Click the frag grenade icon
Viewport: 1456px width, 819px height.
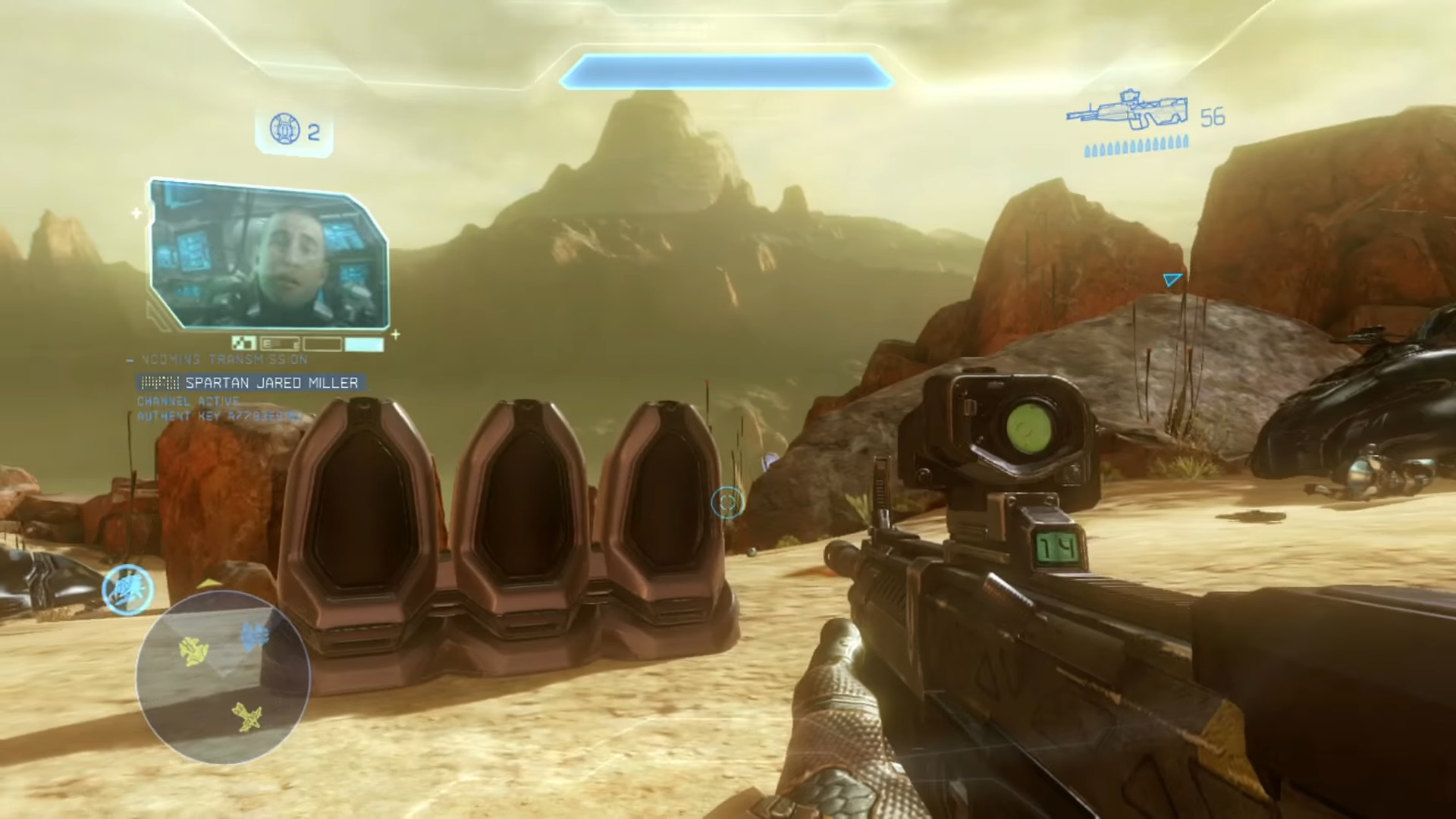[285, 130]
